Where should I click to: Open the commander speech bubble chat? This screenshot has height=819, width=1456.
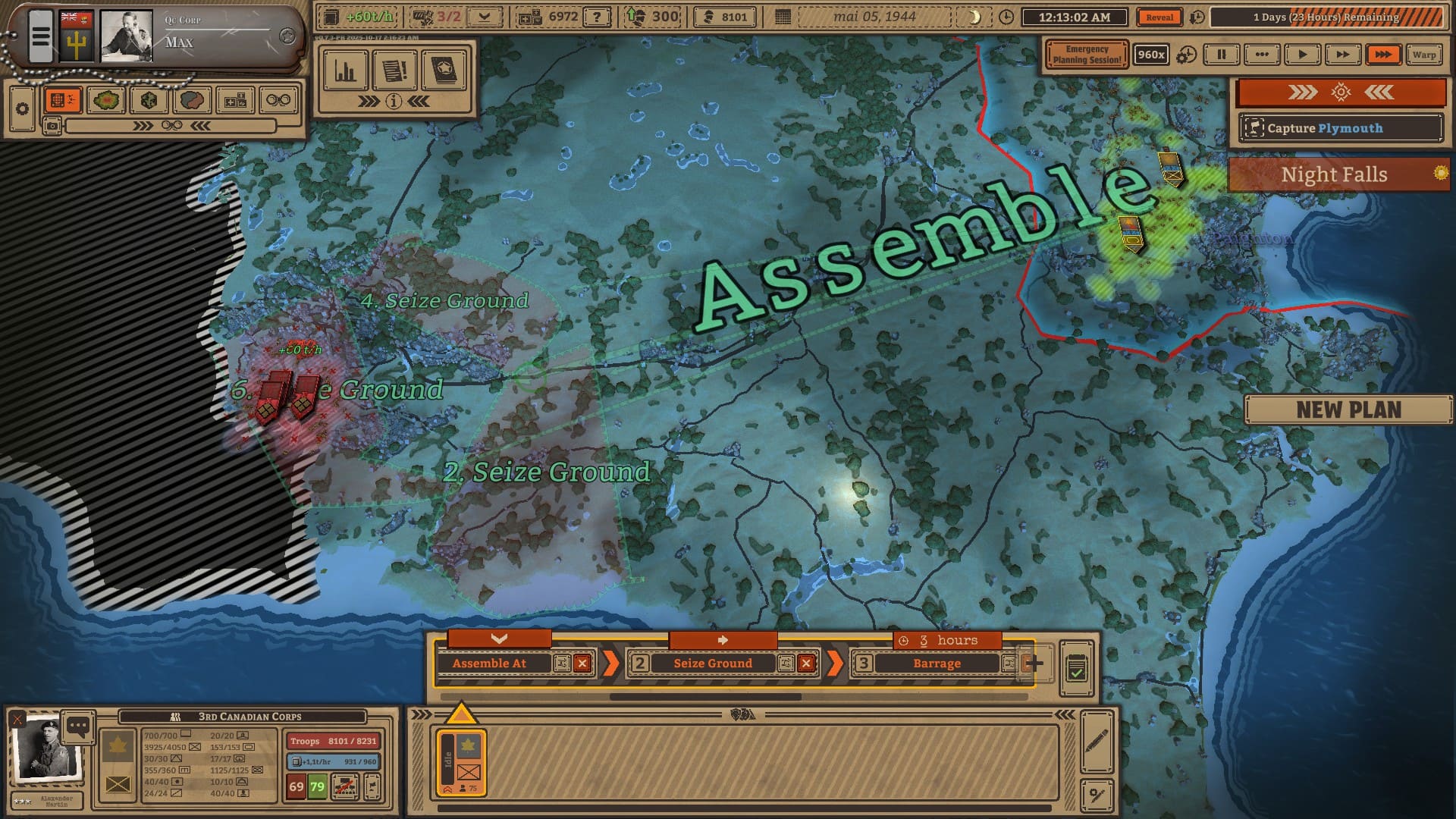(x=78, y=726)
